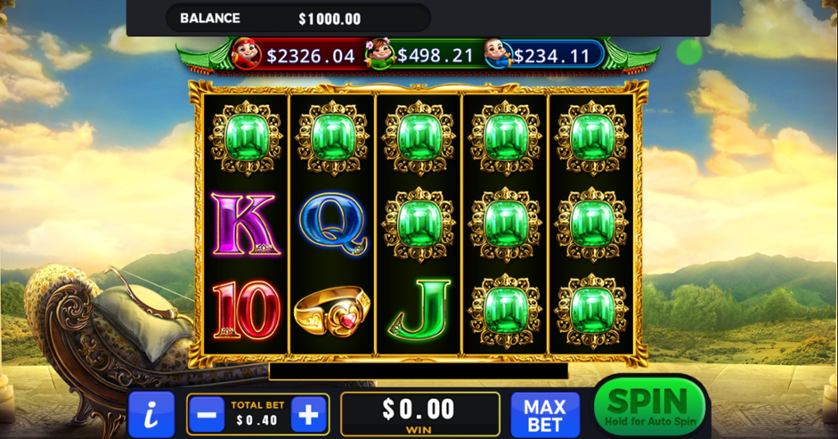Set the wager with MAX BET
Screen dimensions: 838x439
(x=545, y=414)
